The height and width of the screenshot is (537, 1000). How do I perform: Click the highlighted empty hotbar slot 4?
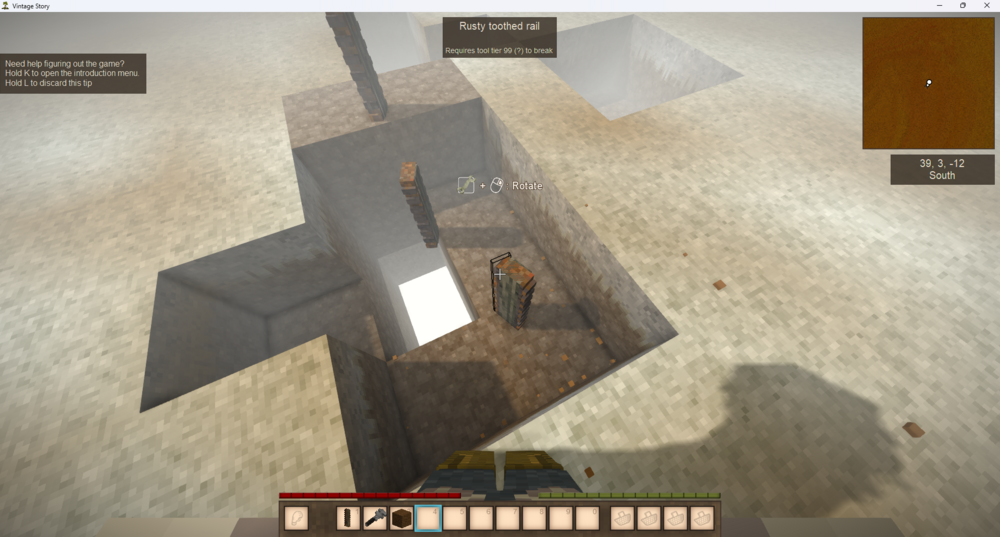(429, 518)
